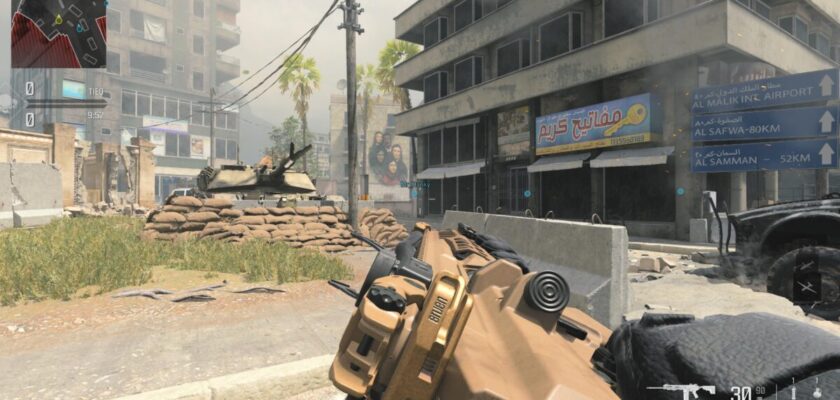840x400 pixels.
Task: Click the lower killstreak slot icon
Action: pyautogui.click(x=808, y=290)
